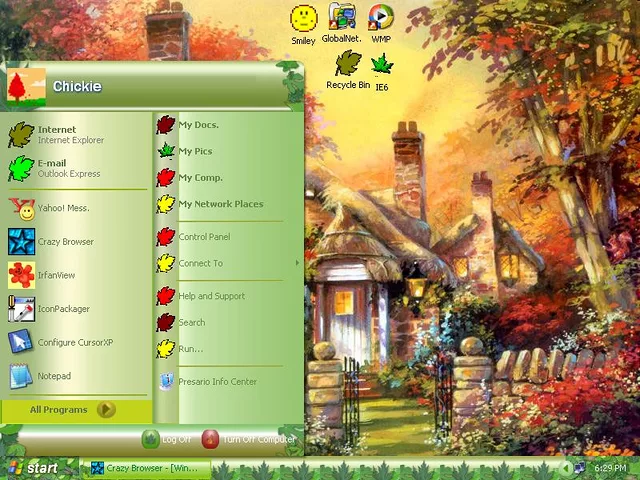Select Crazy Browser in the Start menu

pos(65,242)
